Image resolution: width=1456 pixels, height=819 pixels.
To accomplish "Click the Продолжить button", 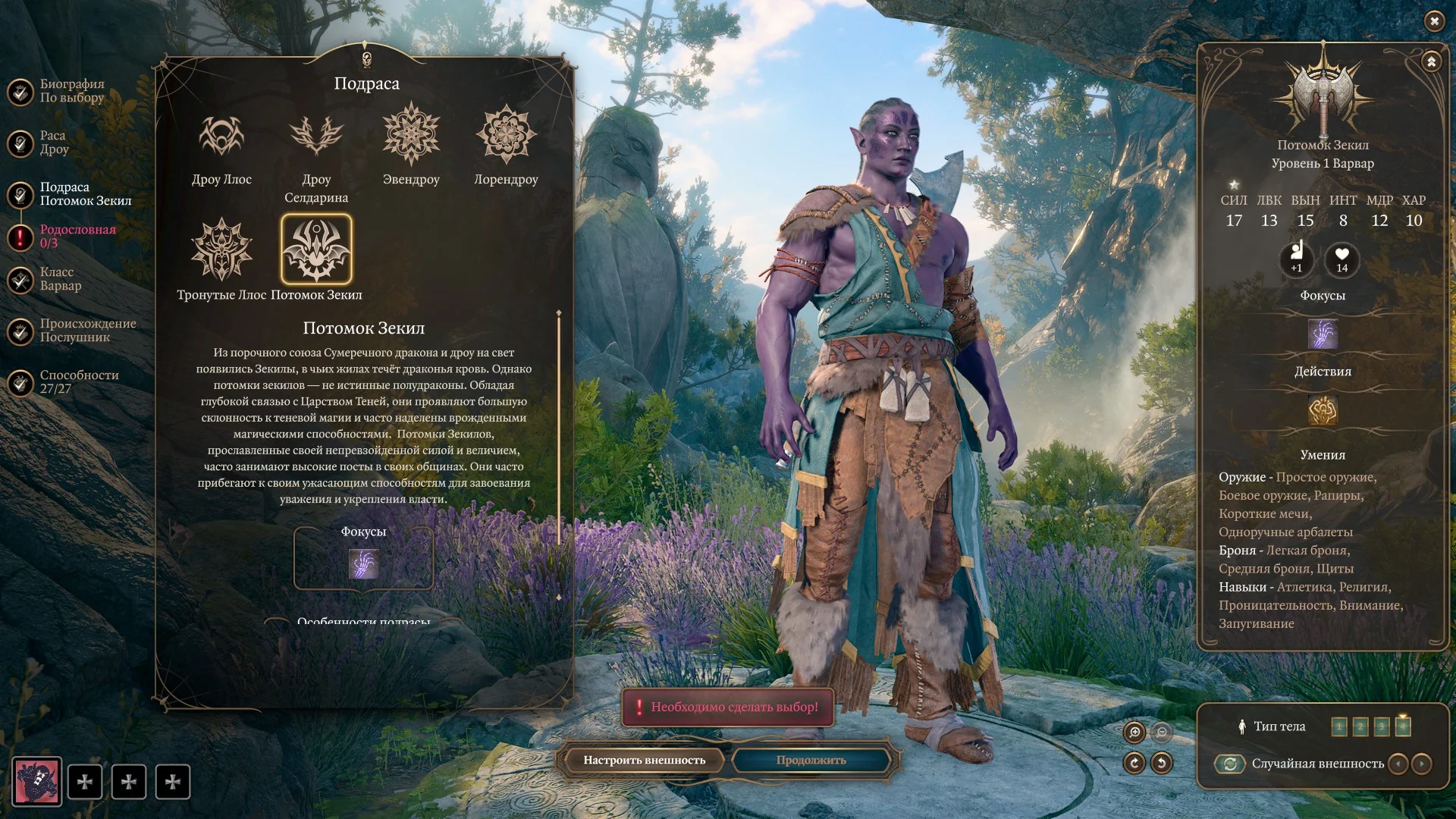I will pos(811,760).
